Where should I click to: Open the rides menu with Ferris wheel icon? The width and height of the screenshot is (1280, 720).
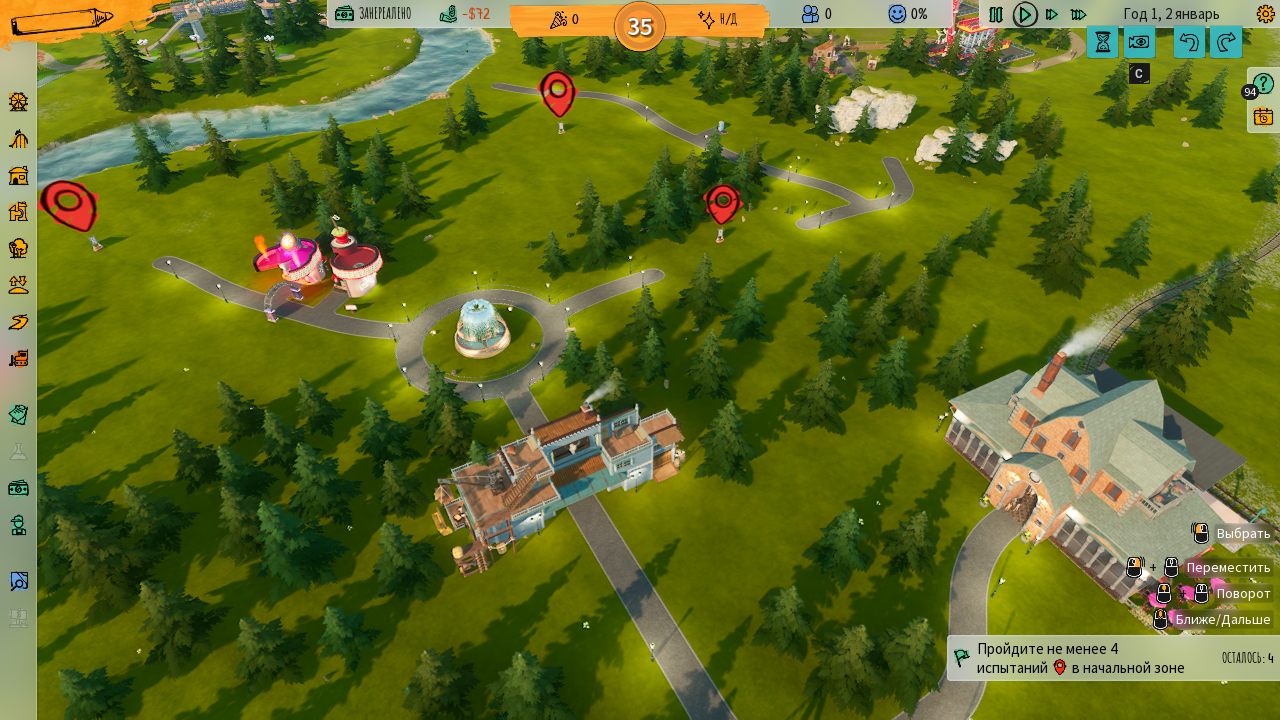(x=18, y=102)
